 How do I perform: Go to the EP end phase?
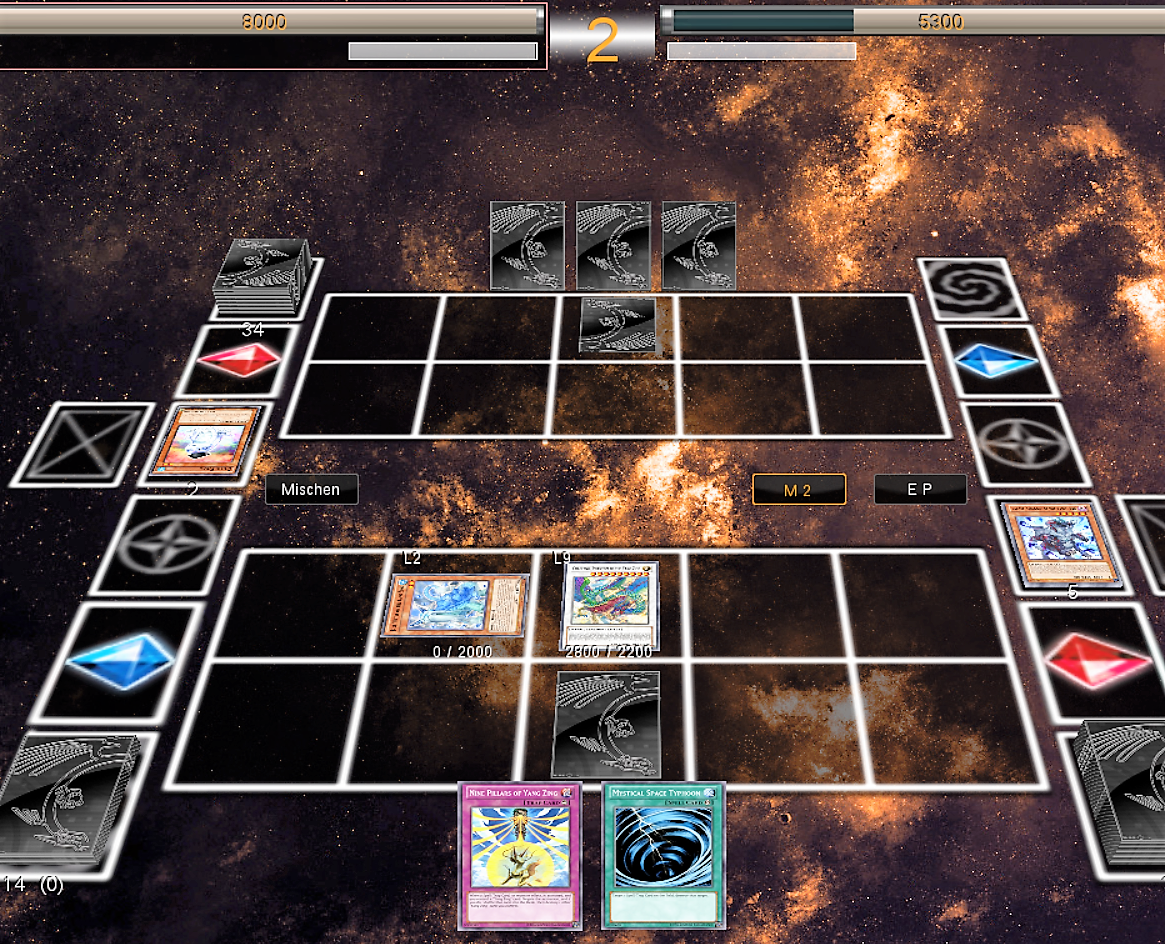pos(920,490)
